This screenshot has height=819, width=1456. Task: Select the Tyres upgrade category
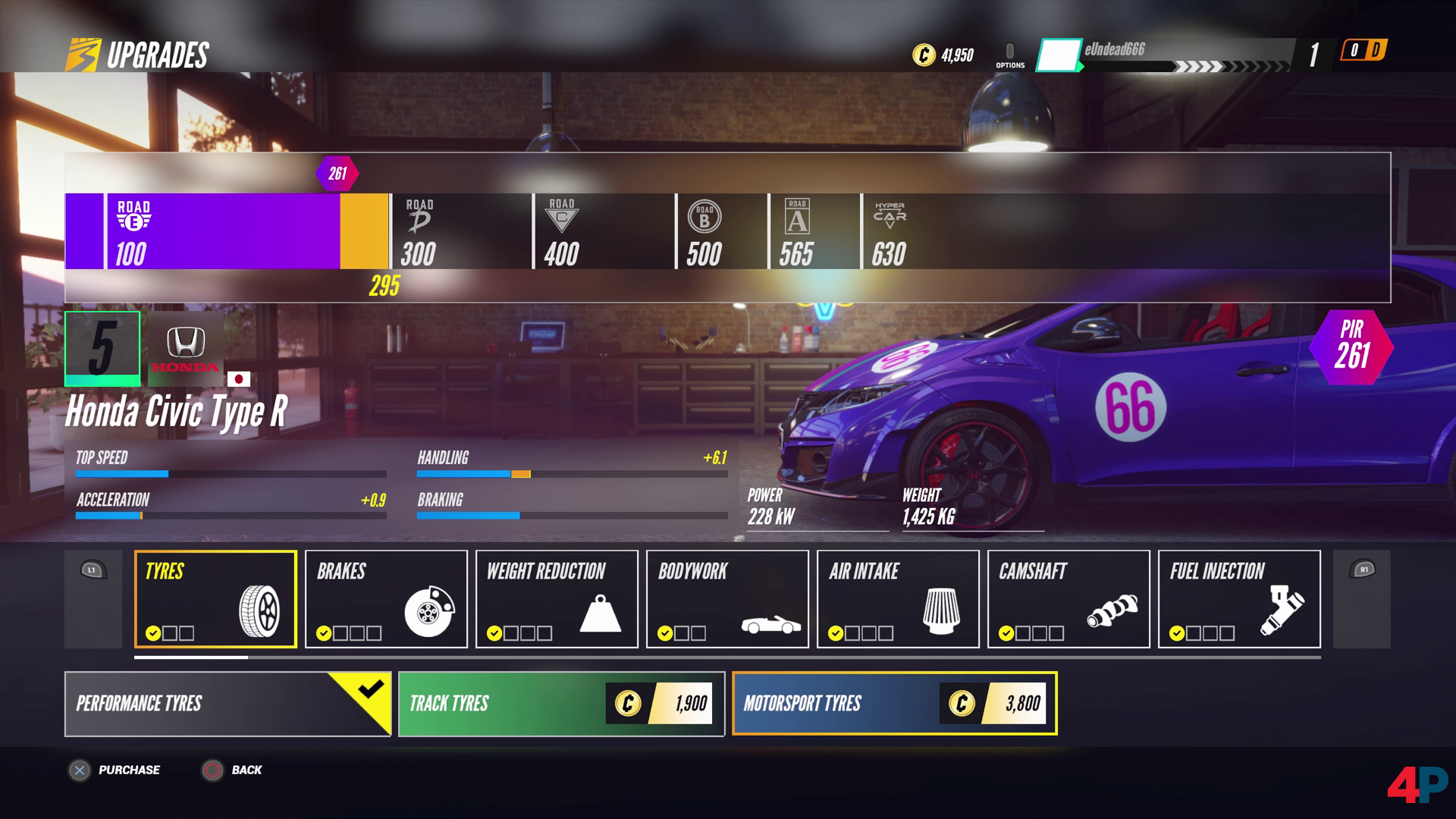click(x=215, y=599)
